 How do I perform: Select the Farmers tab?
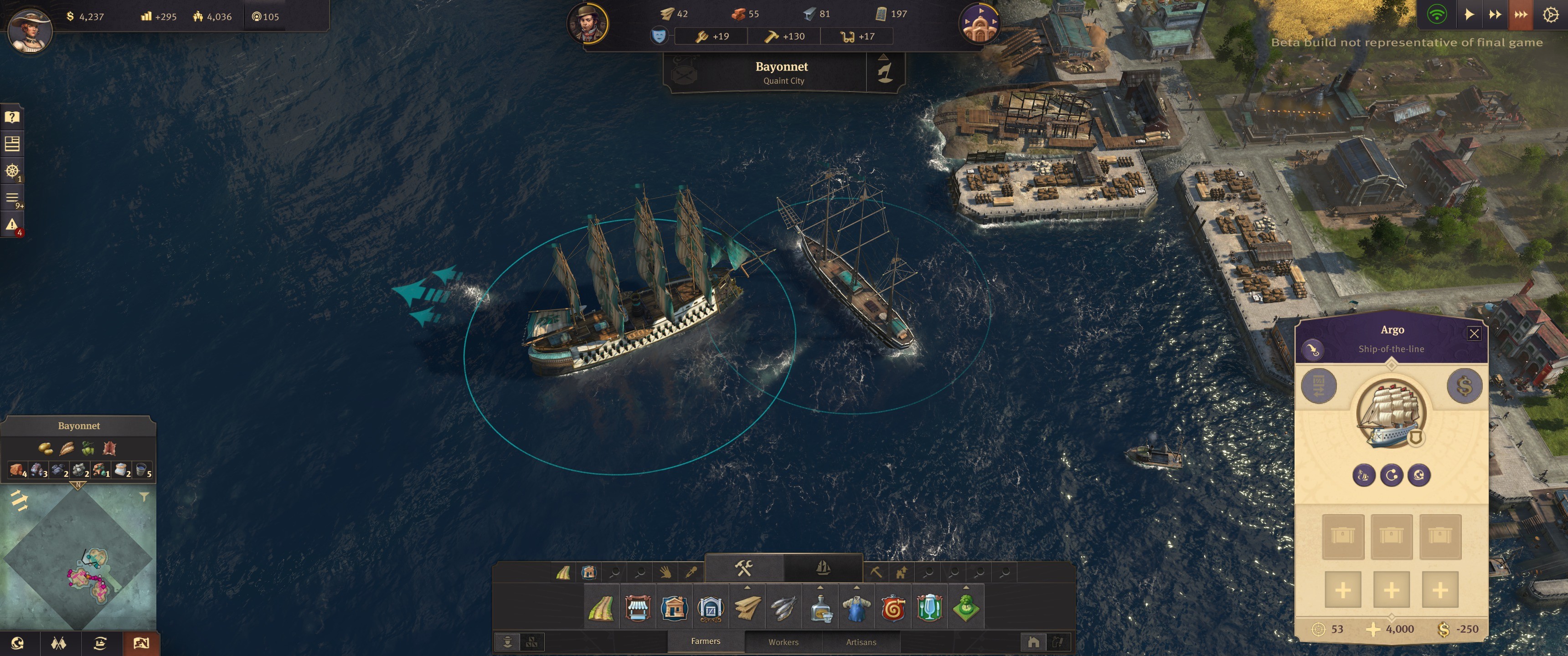click(706, 641)
